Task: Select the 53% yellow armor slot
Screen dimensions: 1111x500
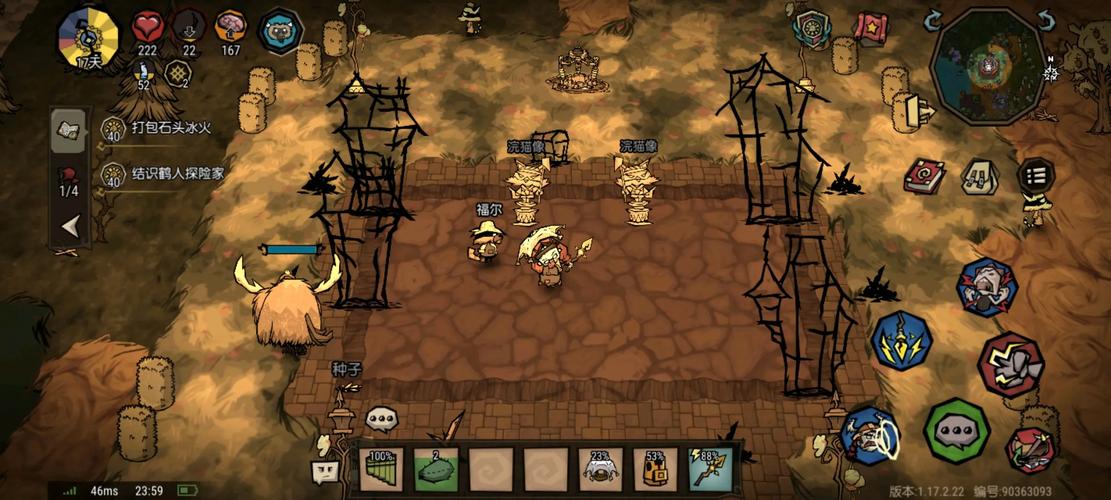Action: 655,469
